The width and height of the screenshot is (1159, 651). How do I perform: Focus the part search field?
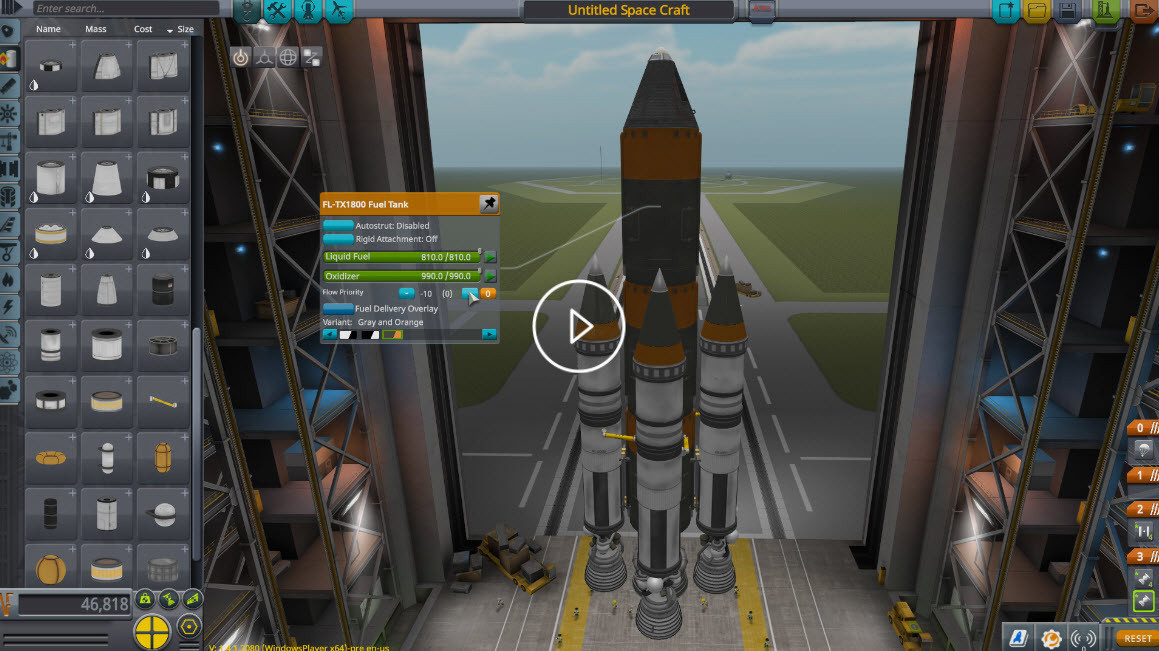pos(120,9)
